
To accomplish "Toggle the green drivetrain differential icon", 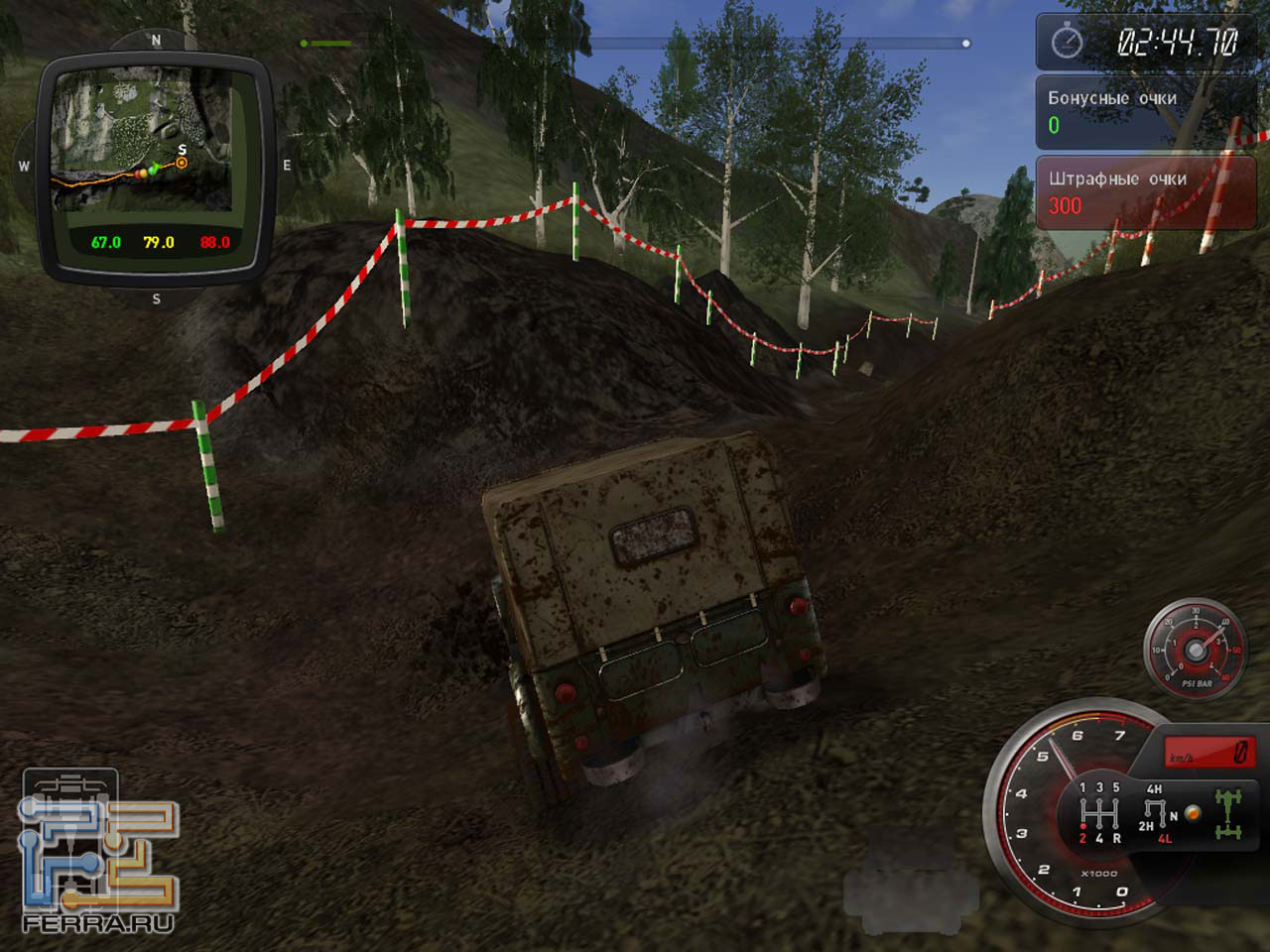I will (1230, 813).
